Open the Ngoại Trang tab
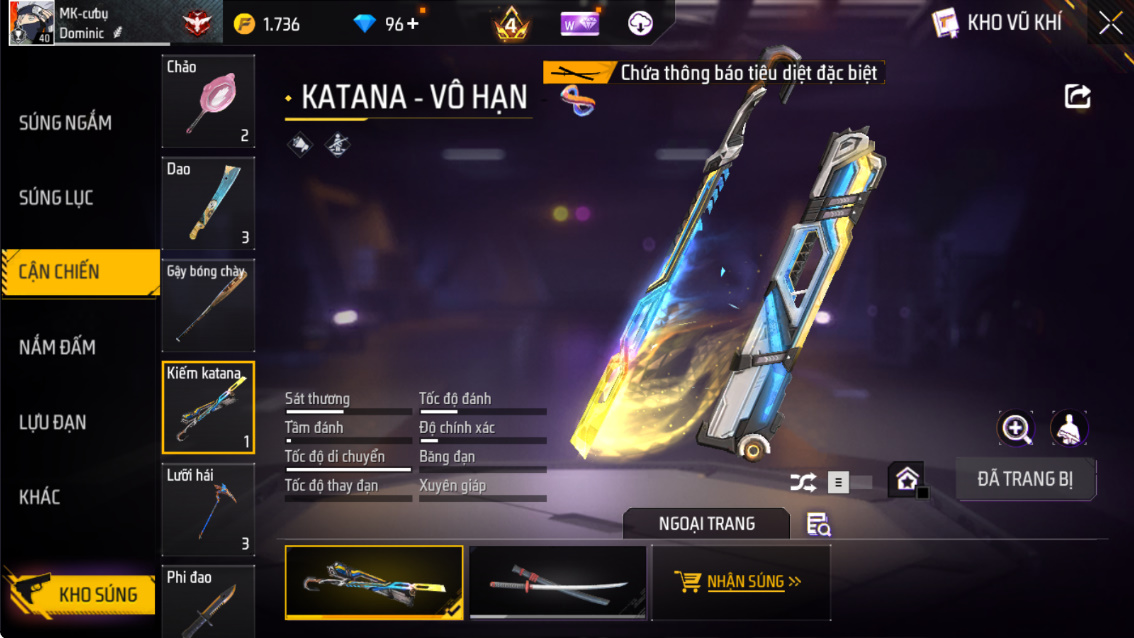Viewport: 1134px width, 638px height. pos(706,524)
